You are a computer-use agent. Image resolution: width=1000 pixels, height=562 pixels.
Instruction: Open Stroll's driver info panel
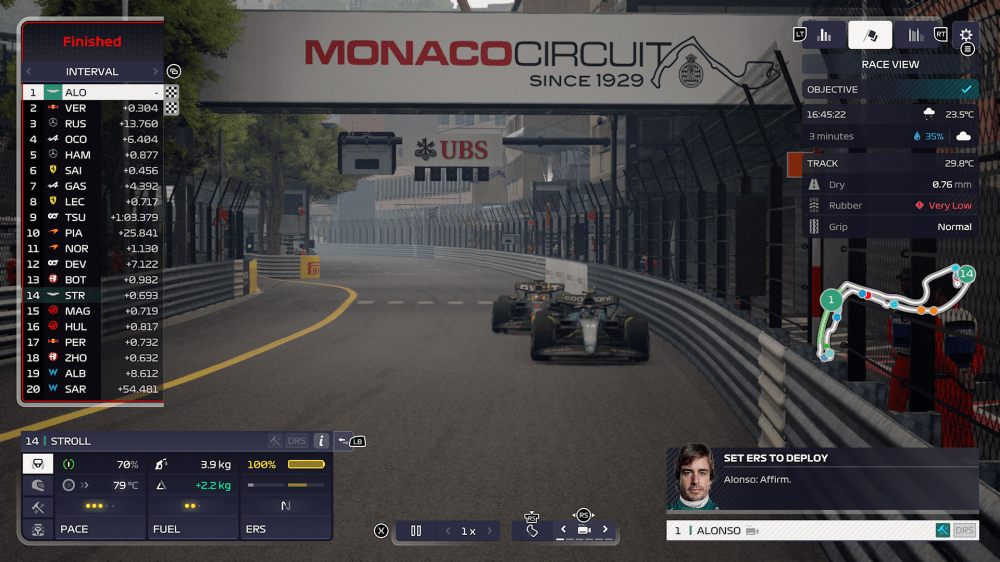(321, 441)
